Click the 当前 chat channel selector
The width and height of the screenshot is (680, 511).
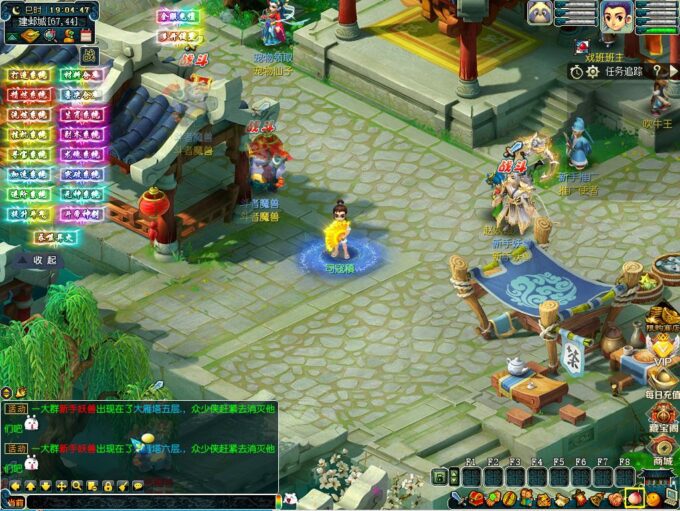click(14, 502)
